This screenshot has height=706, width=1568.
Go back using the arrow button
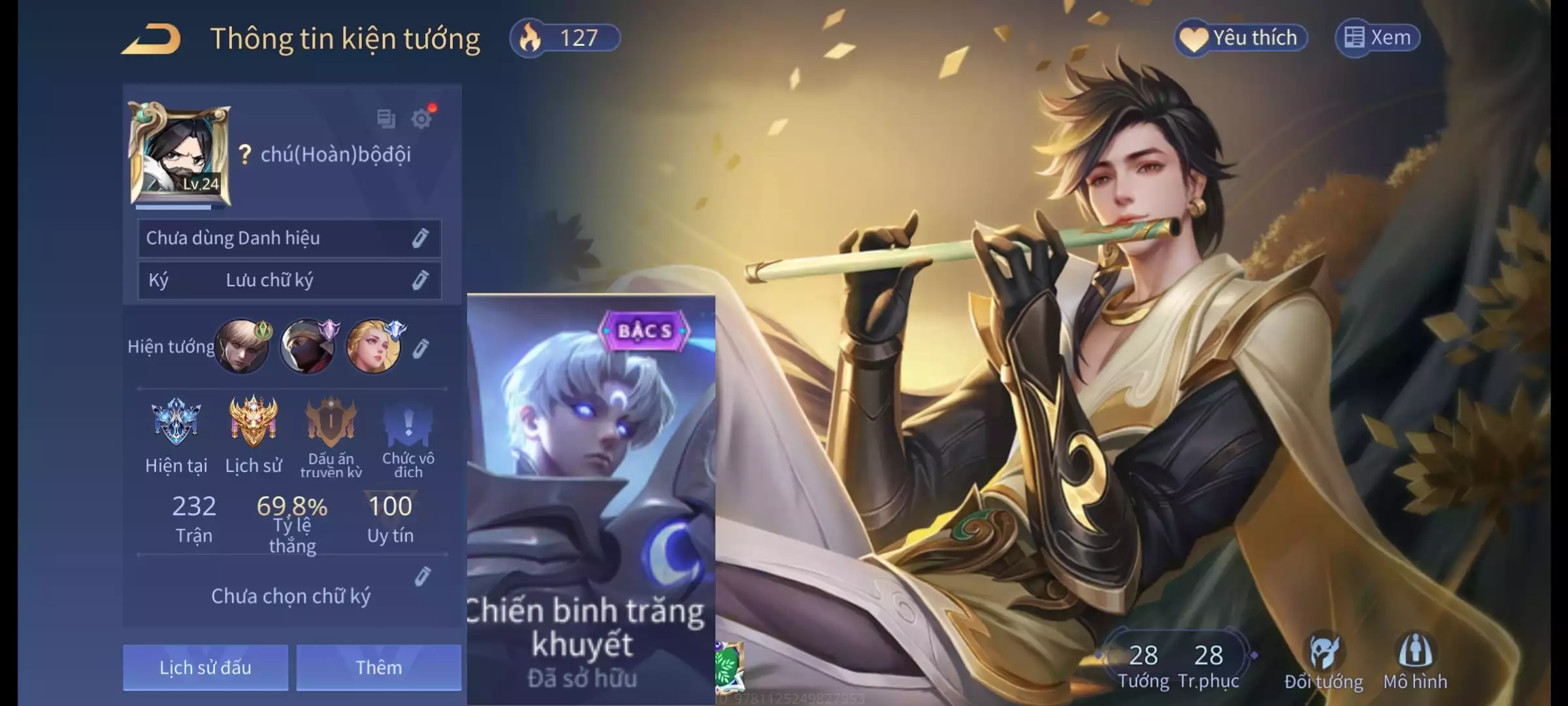tap(152, 39)
